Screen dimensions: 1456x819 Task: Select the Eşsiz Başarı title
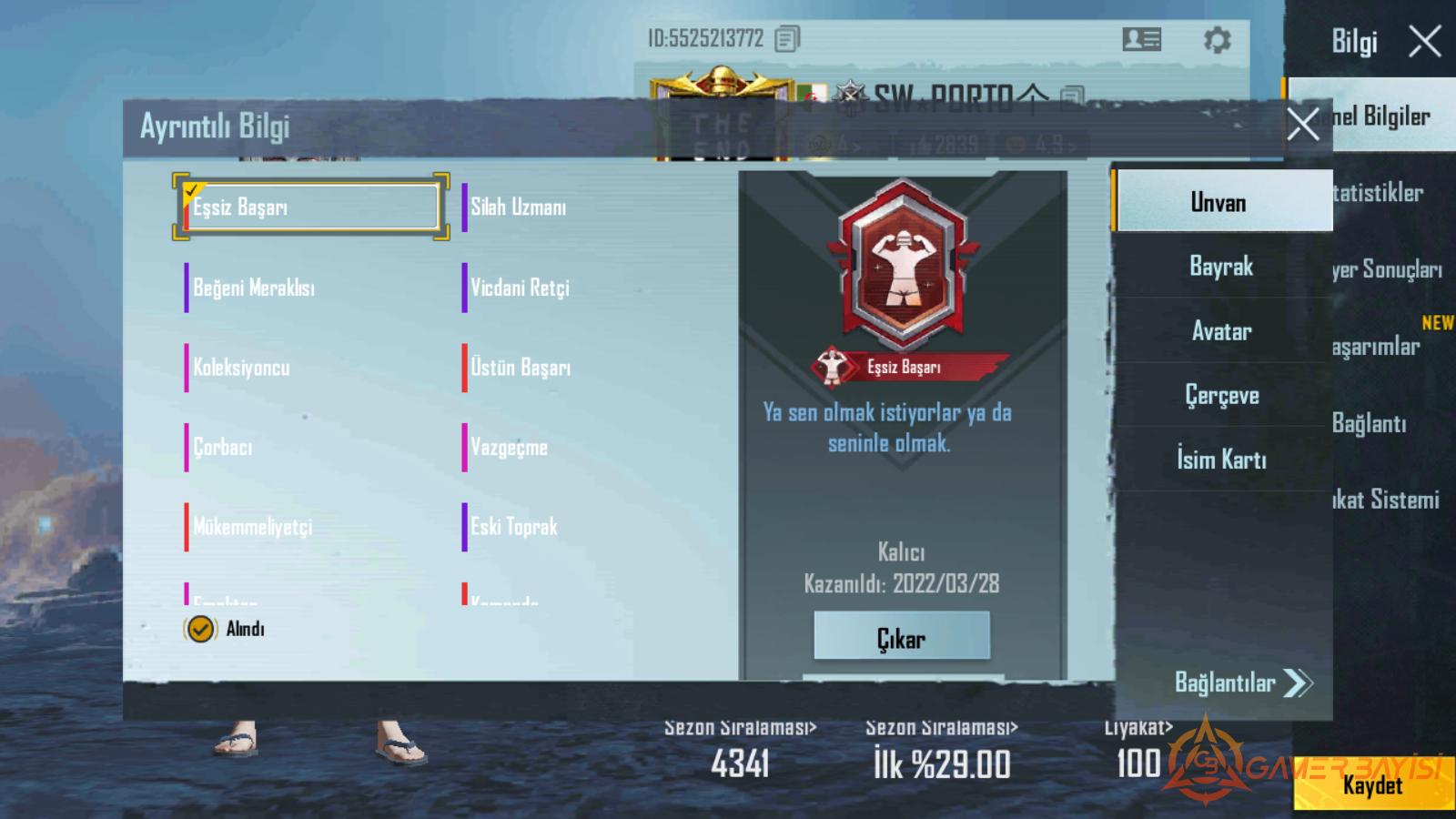tap(311, 207)
